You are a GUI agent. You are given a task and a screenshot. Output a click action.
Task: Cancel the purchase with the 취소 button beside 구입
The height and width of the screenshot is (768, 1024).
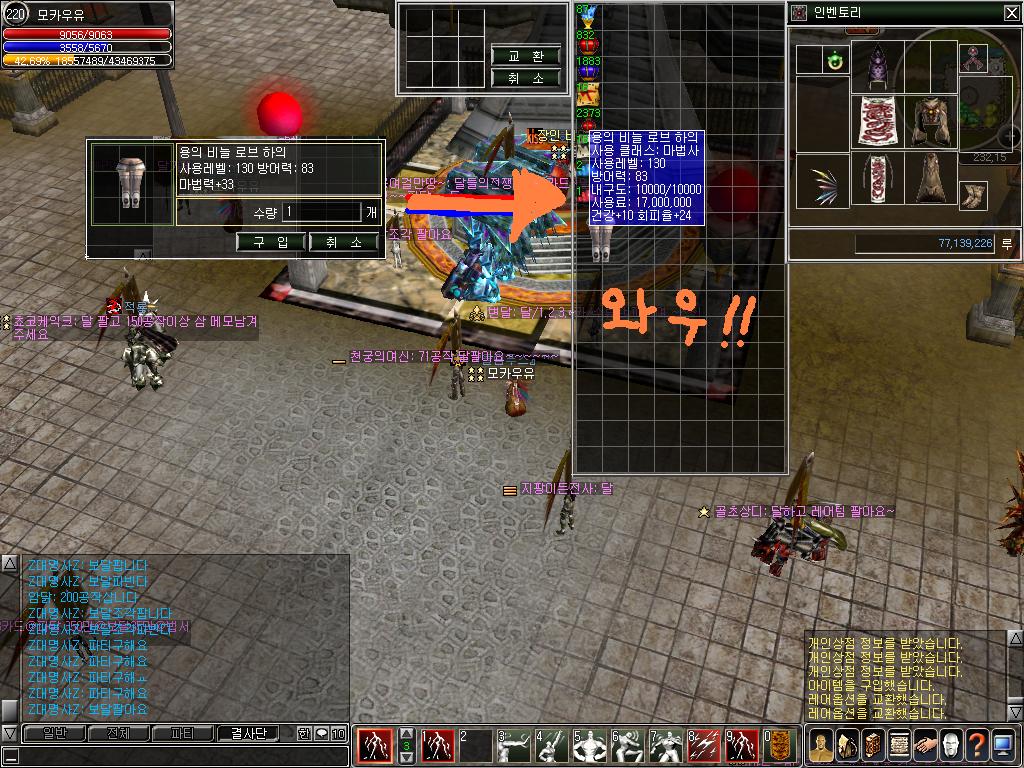click(344, 242)
